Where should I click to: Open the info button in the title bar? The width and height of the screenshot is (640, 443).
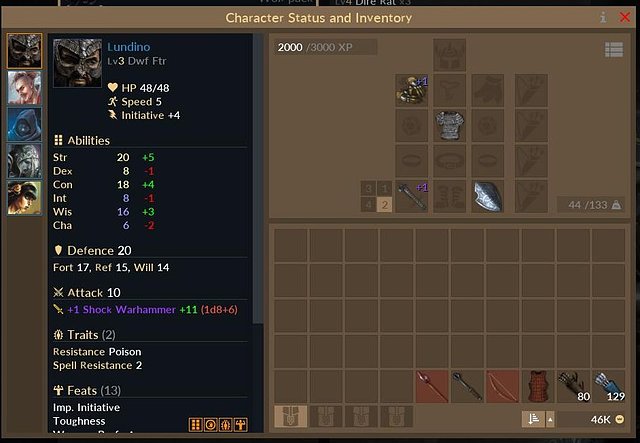[603, 17]
